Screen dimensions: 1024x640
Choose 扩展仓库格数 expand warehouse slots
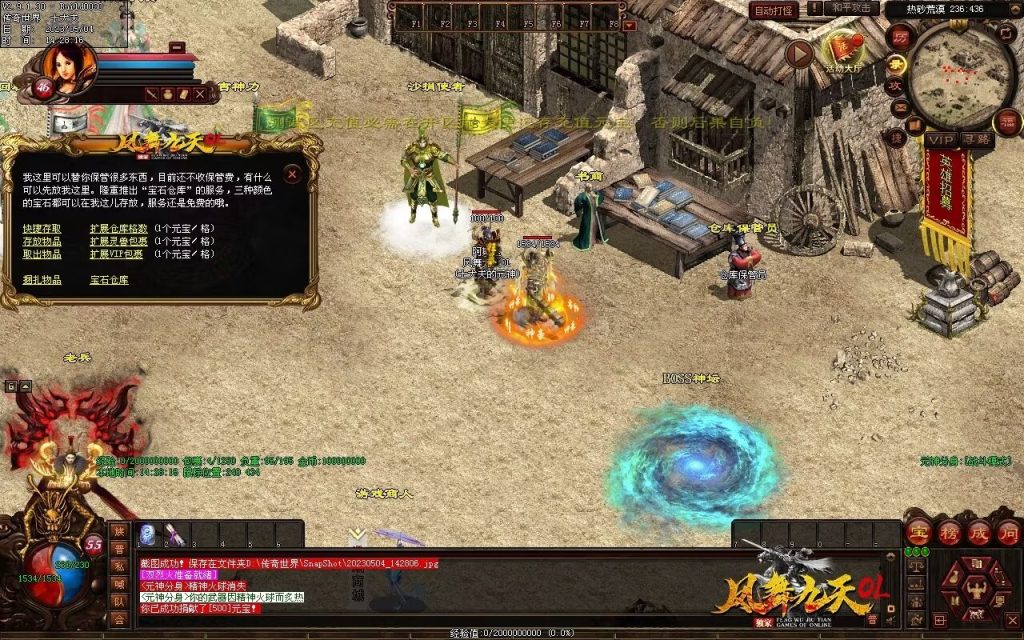[x=119, y=228]
